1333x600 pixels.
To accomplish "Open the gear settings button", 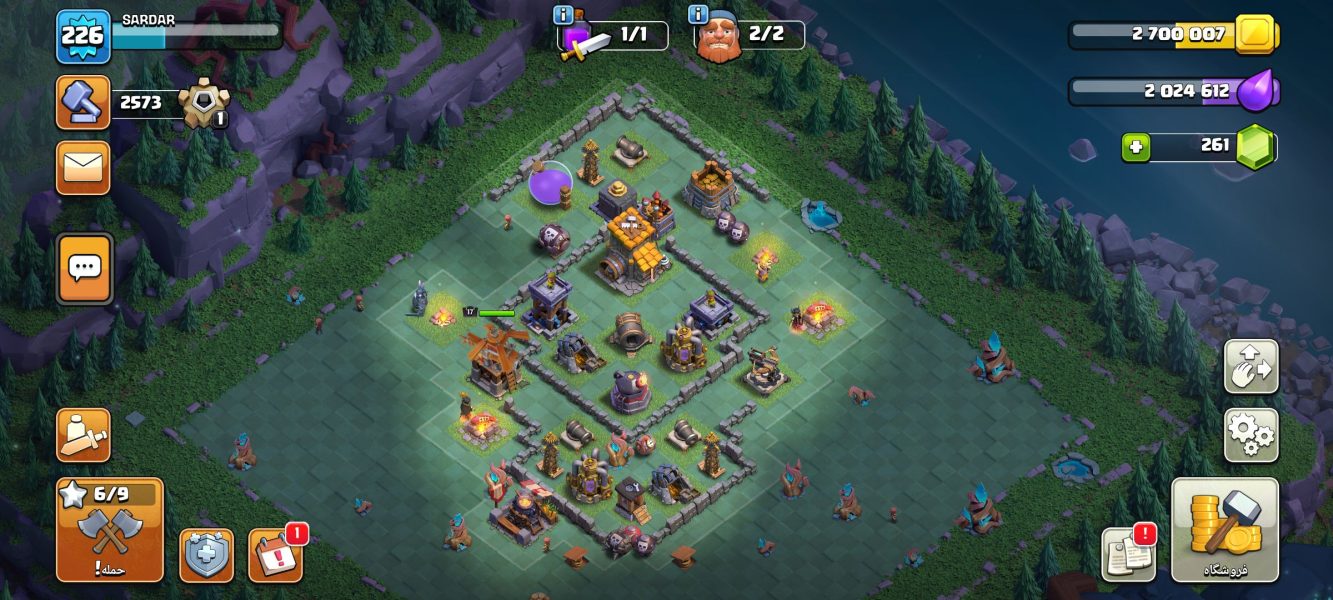I will (x=1250, y=435).
